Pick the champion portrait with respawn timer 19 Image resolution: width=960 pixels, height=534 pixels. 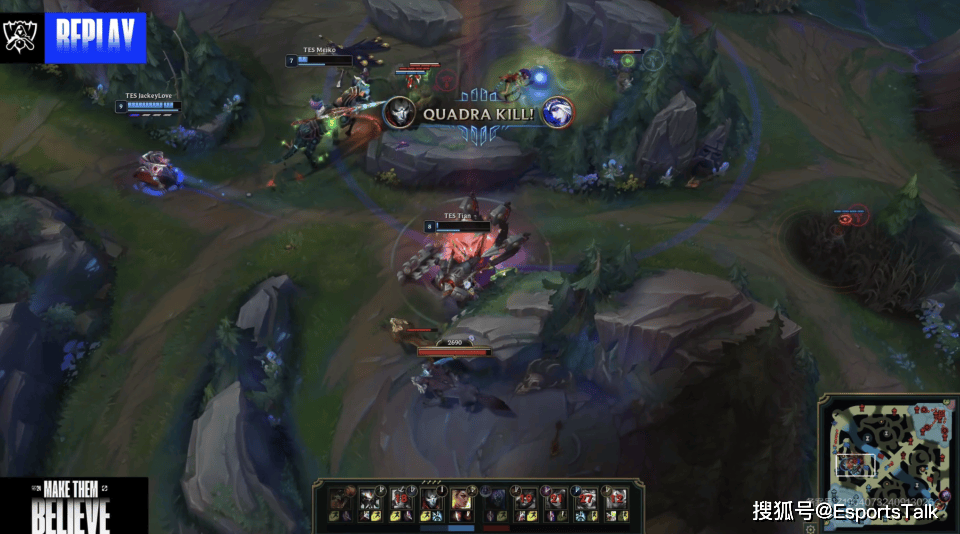point(524,499)
